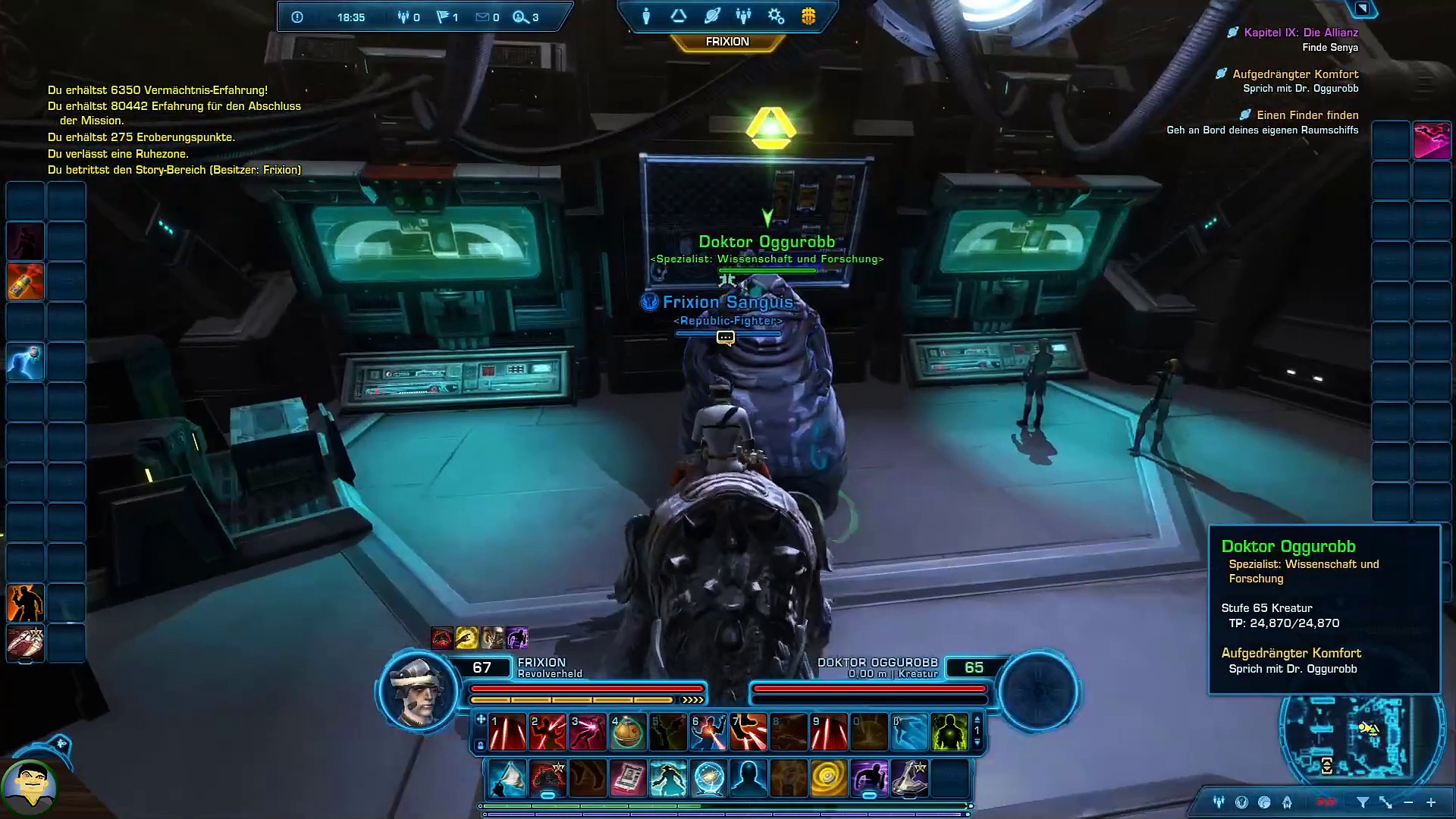
Task: Activate the yellow spiral ability
Action: 828,779
